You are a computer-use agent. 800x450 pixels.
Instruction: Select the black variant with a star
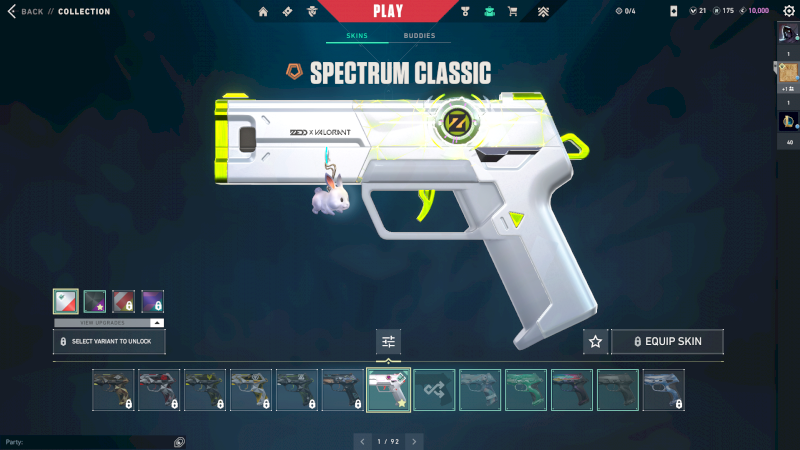pos(95,301)
